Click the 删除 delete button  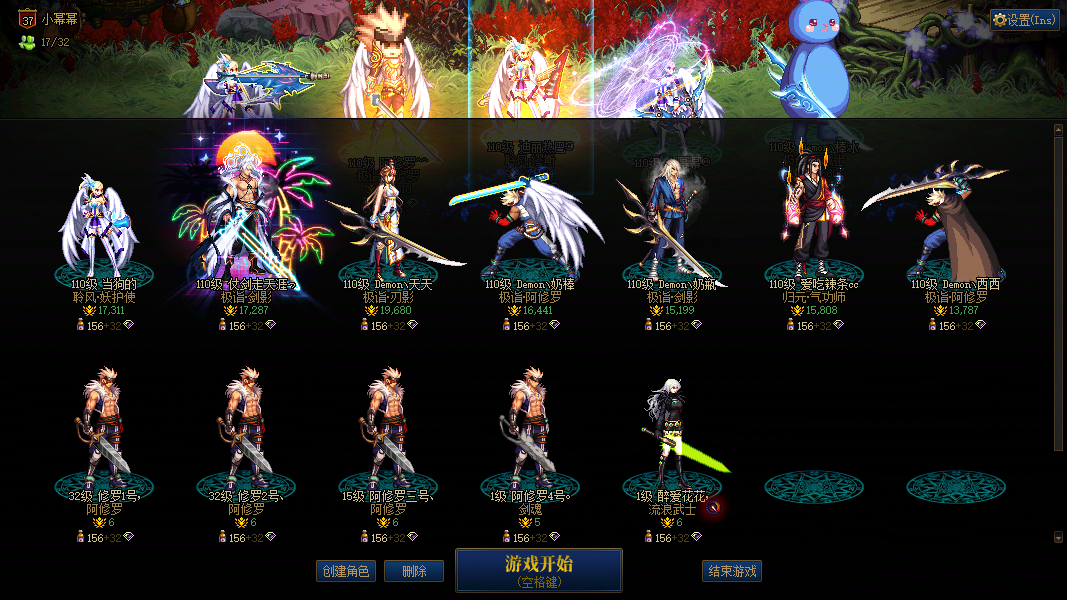click(414, 571)
